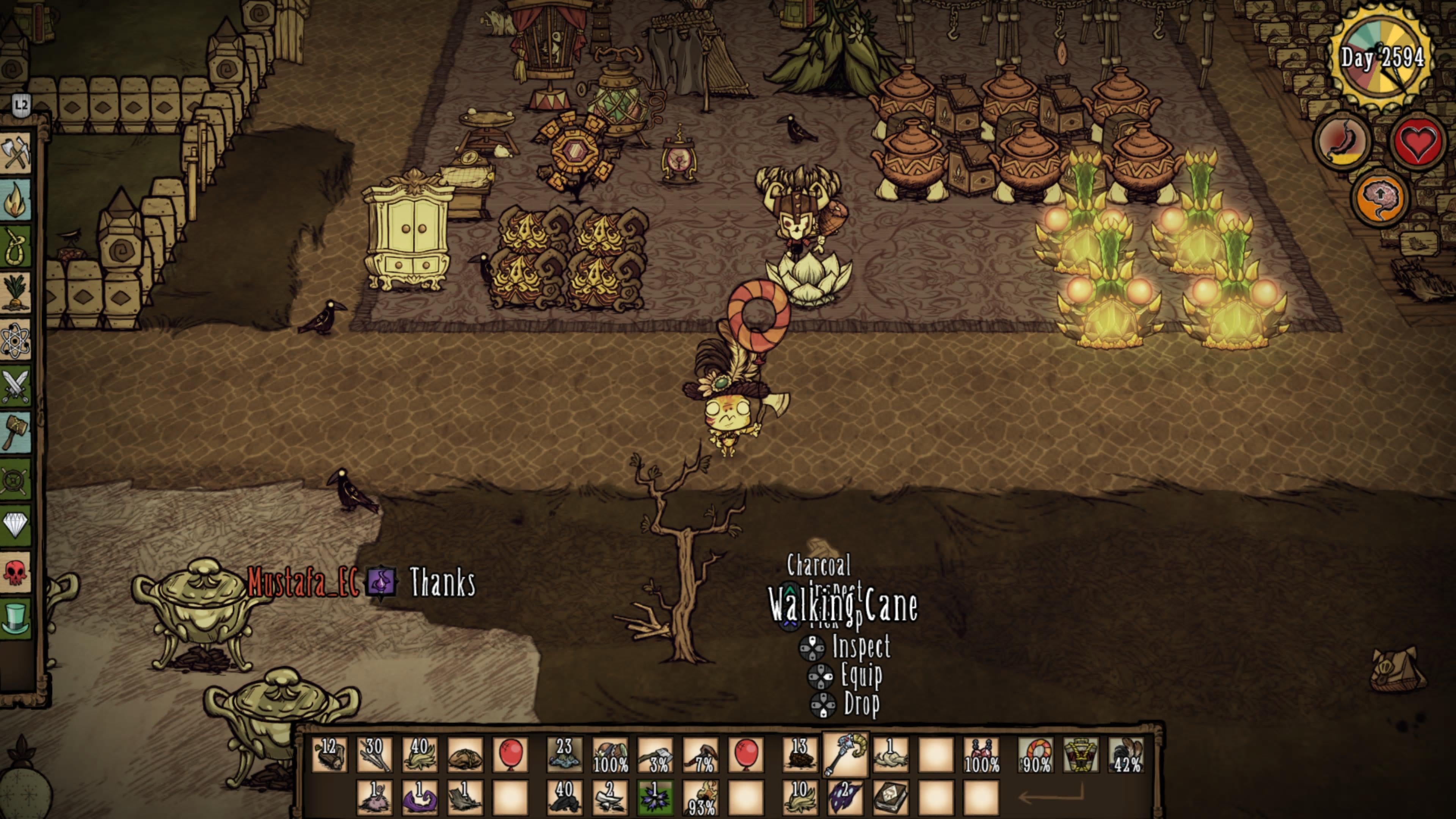Image resolution: width=1456 pixels, height=819 pixels.
Task: Select the rope trap crafting tab
Action: [15, 247]
